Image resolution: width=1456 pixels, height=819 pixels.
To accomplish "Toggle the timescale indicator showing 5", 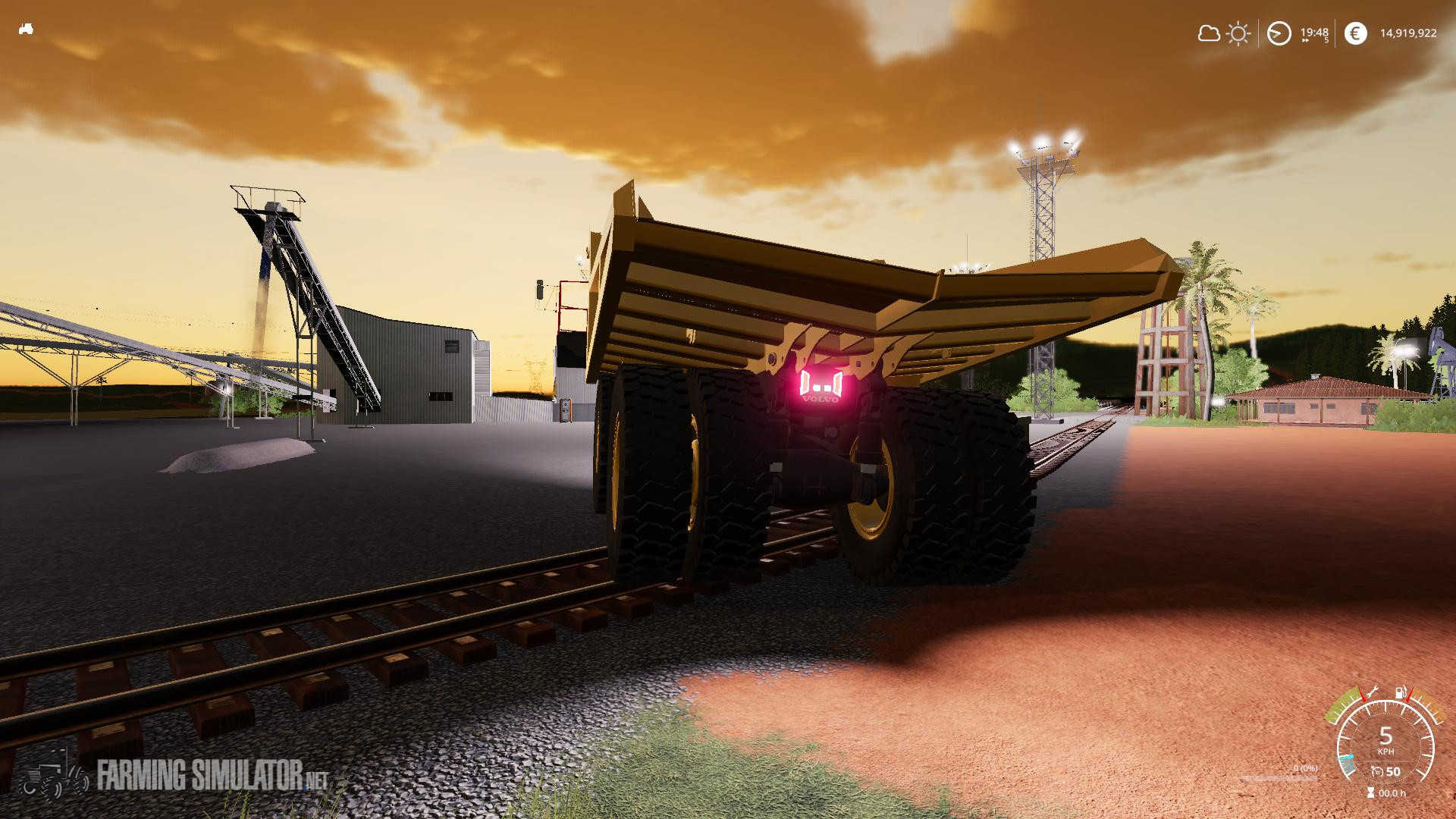I will 1327,39.
